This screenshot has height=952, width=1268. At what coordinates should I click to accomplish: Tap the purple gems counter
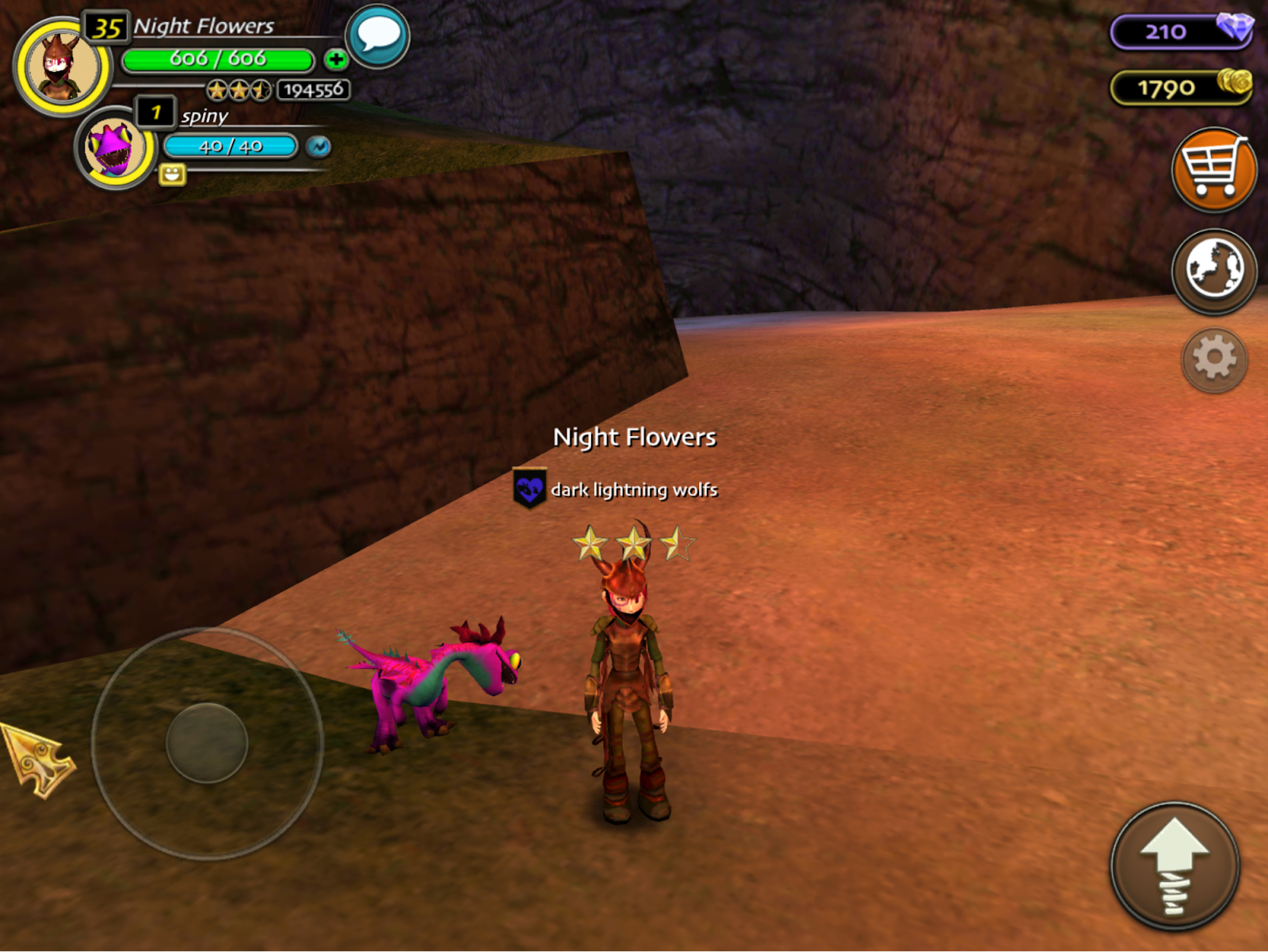(1181, 32)
